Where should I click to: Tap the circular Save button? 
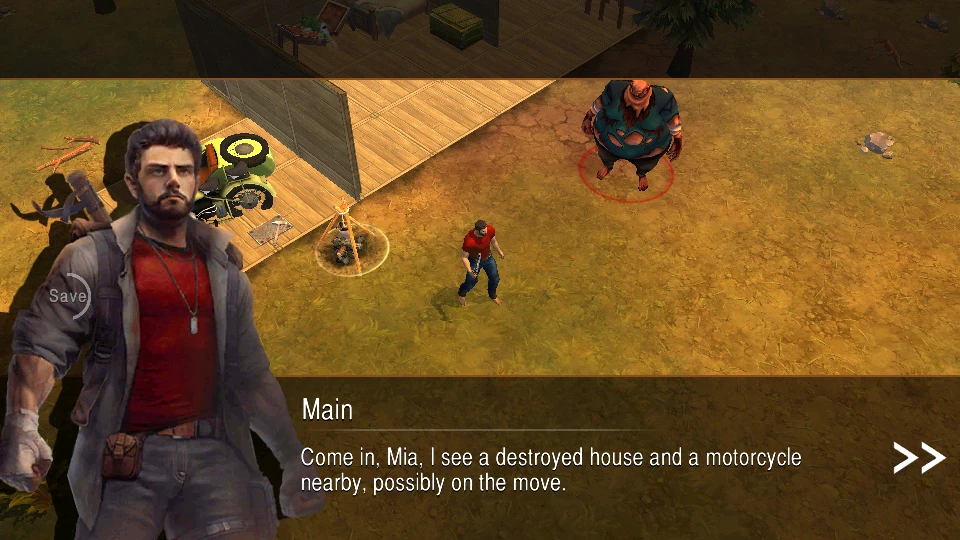[x=68, y=296]
